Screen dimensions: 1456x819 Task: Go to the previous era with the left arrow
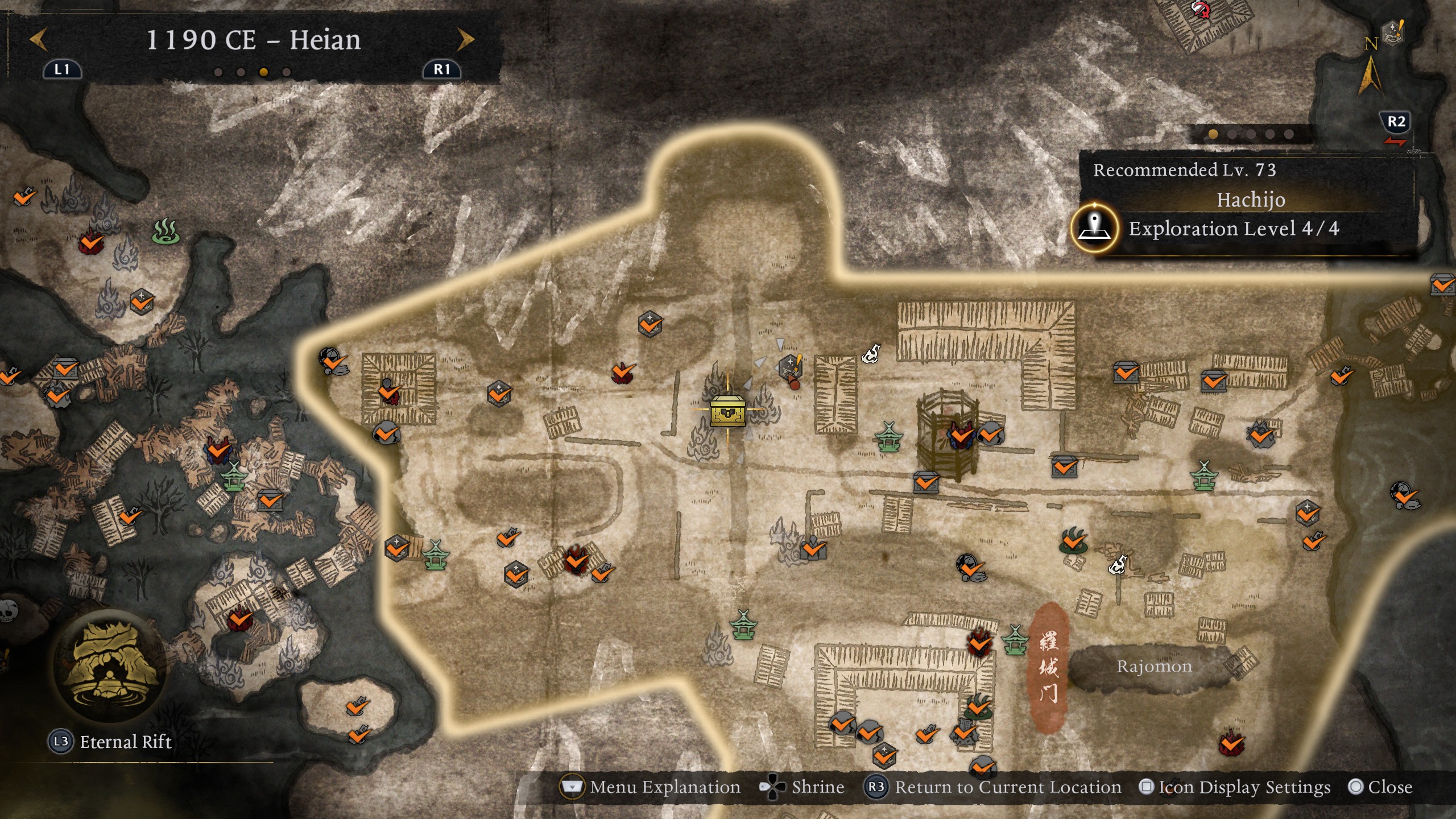pos(38,40)
